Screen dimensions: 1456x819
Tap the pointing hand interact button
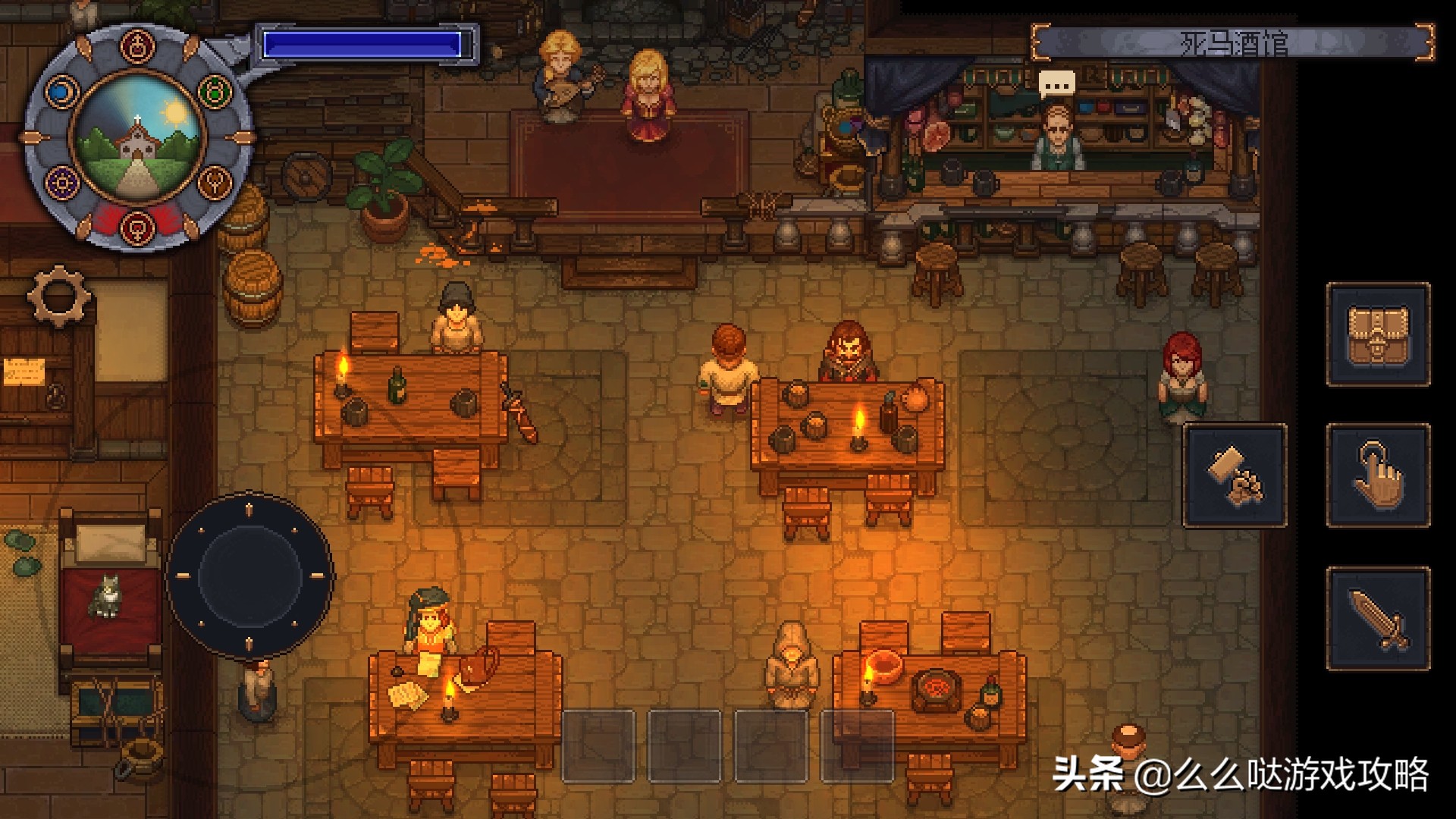[1378, 475]
